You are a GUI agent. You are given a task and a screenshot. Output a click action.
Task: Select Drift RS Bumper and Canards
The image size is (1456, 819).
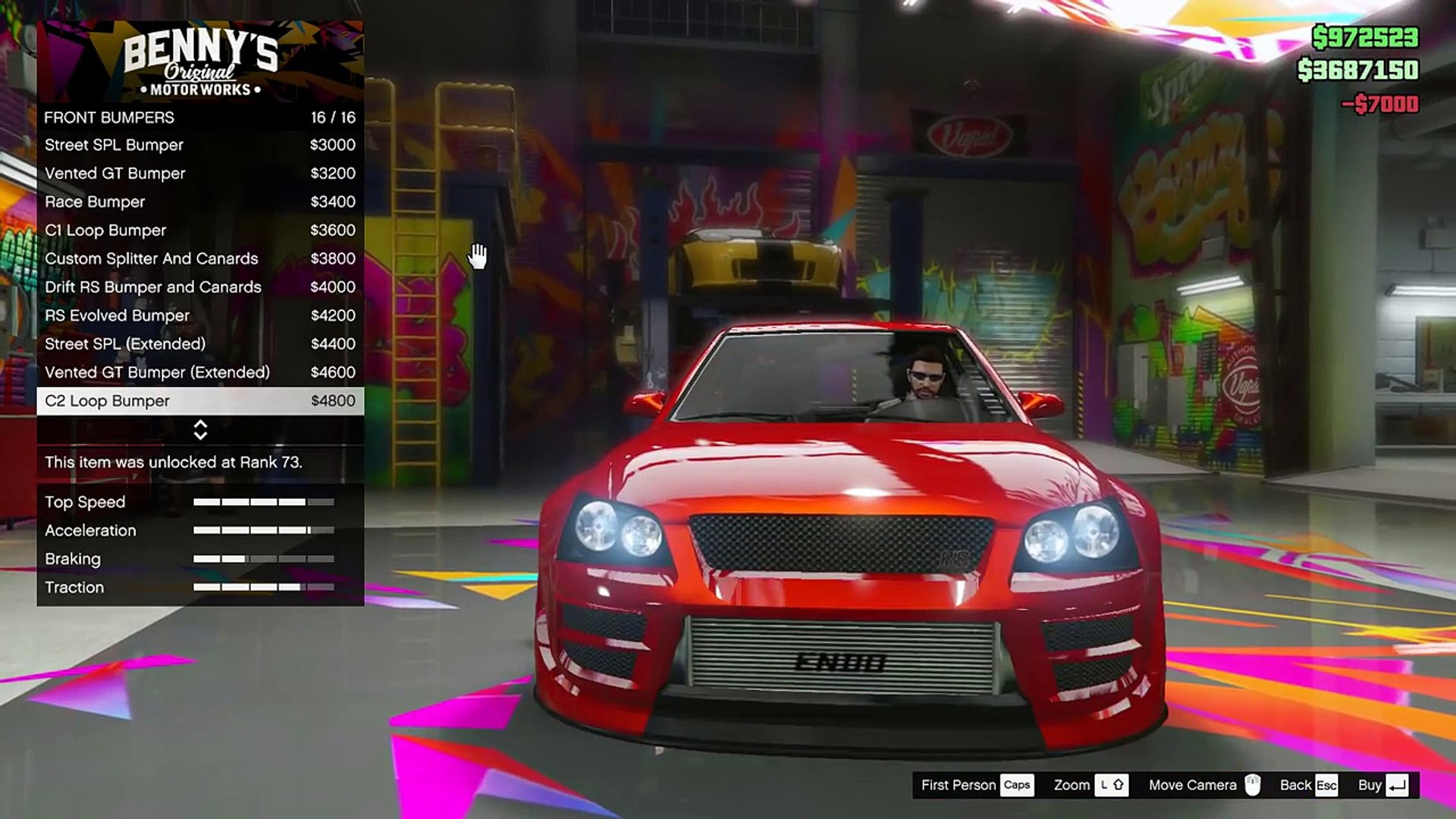199,287
